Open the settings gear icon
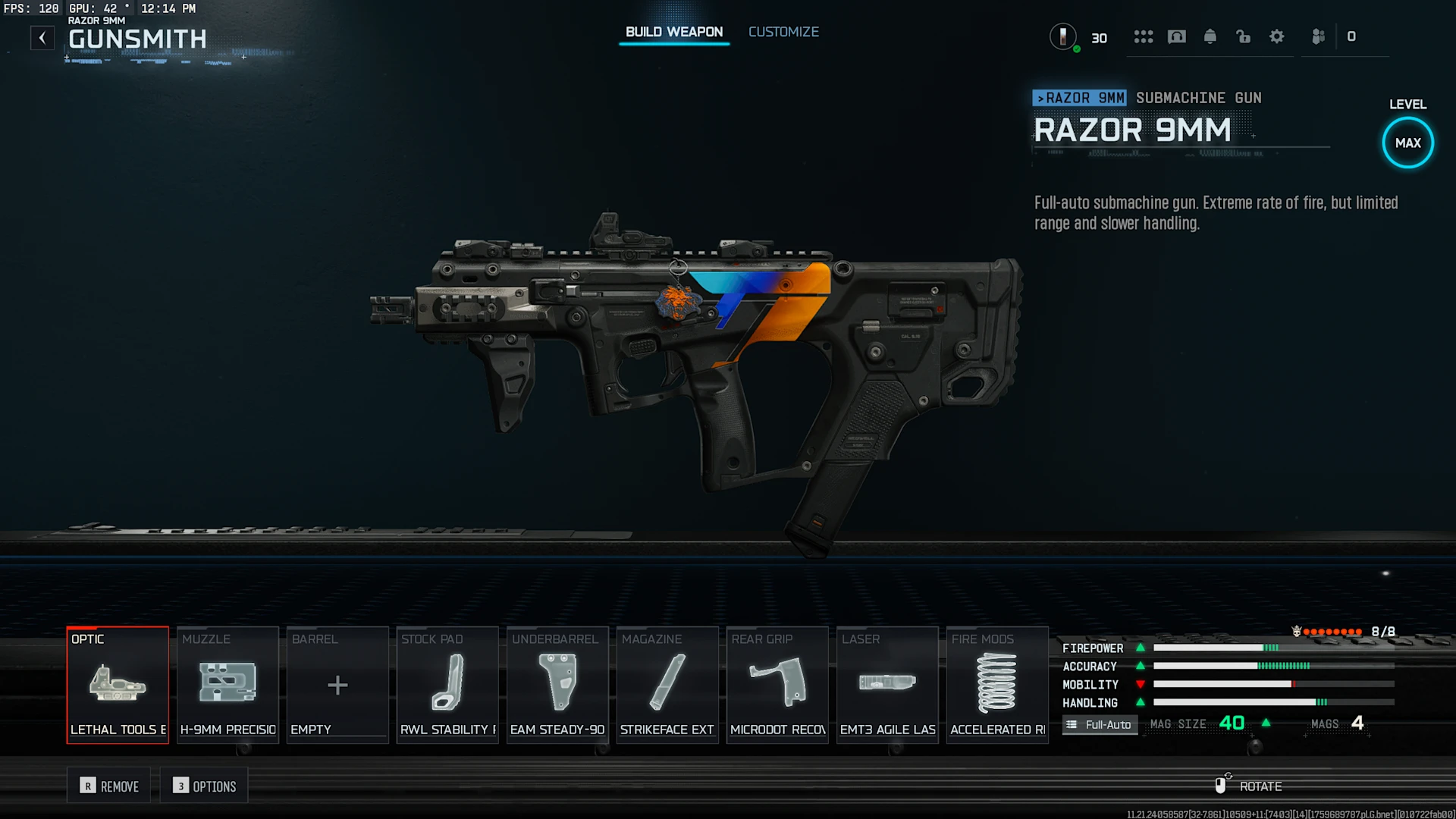This screenshot has width=1456, height=819. pos(1277,36)
